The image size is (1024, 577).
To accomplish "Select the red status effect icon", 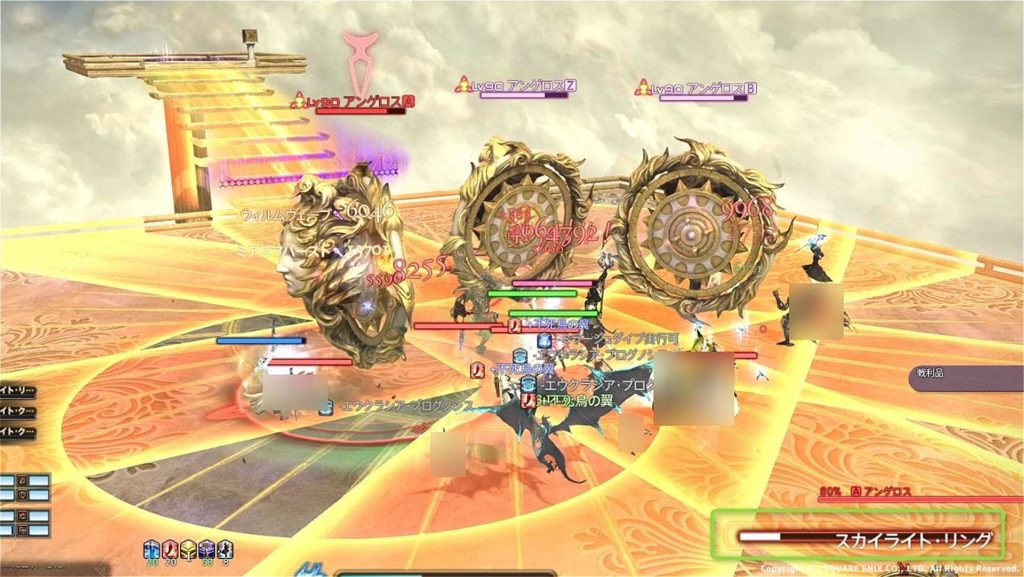I will (170, 548).
